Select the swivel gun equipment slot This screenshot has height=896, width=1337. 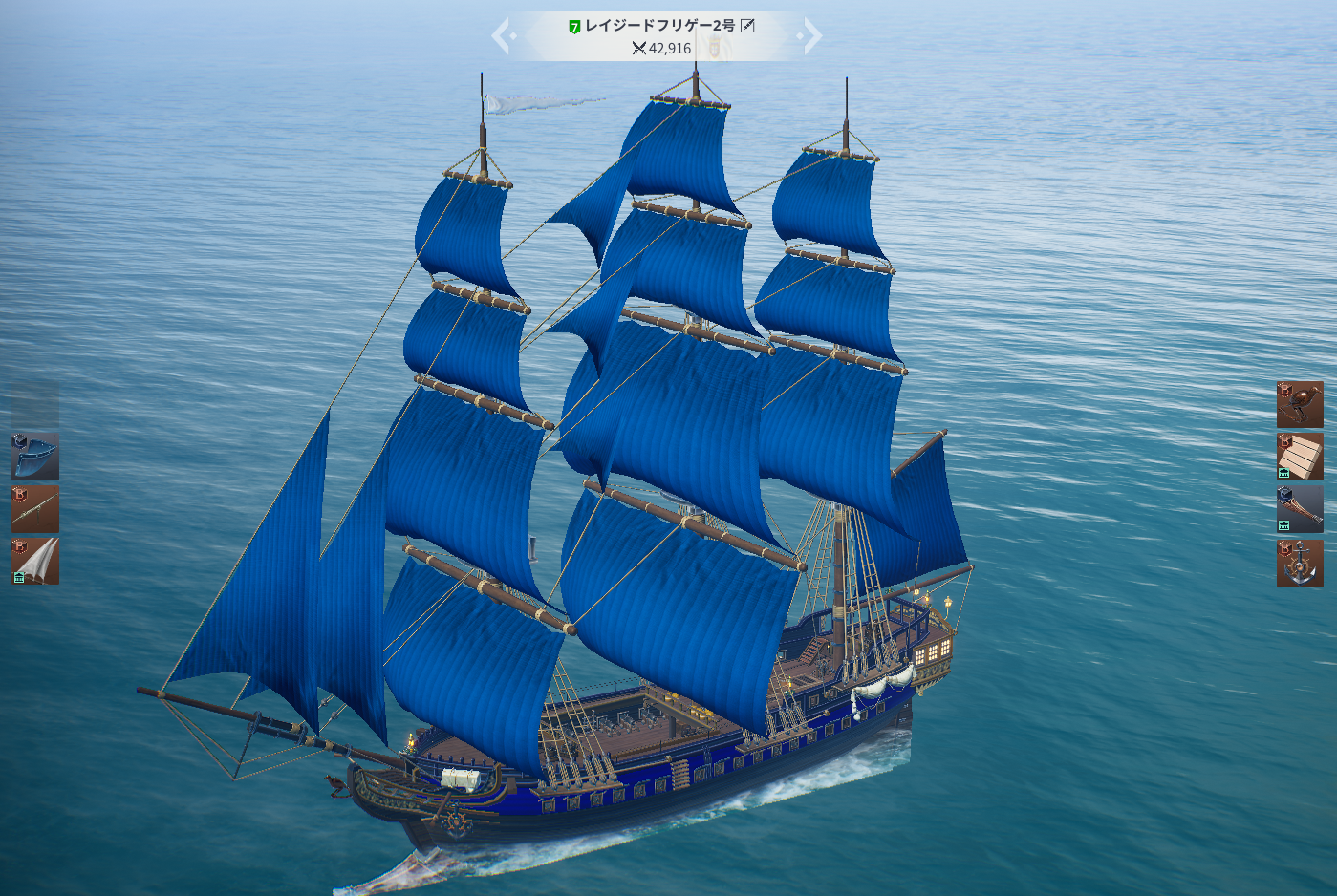(35, 509)
